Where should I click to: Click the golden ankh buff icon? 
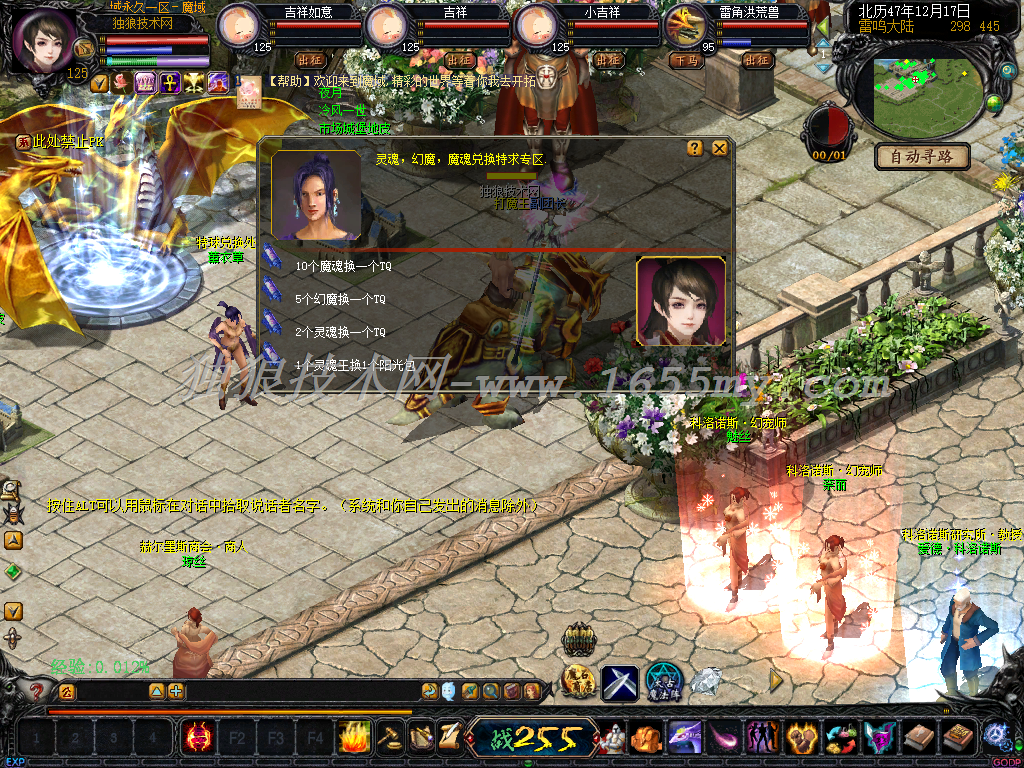click(169, 83)
